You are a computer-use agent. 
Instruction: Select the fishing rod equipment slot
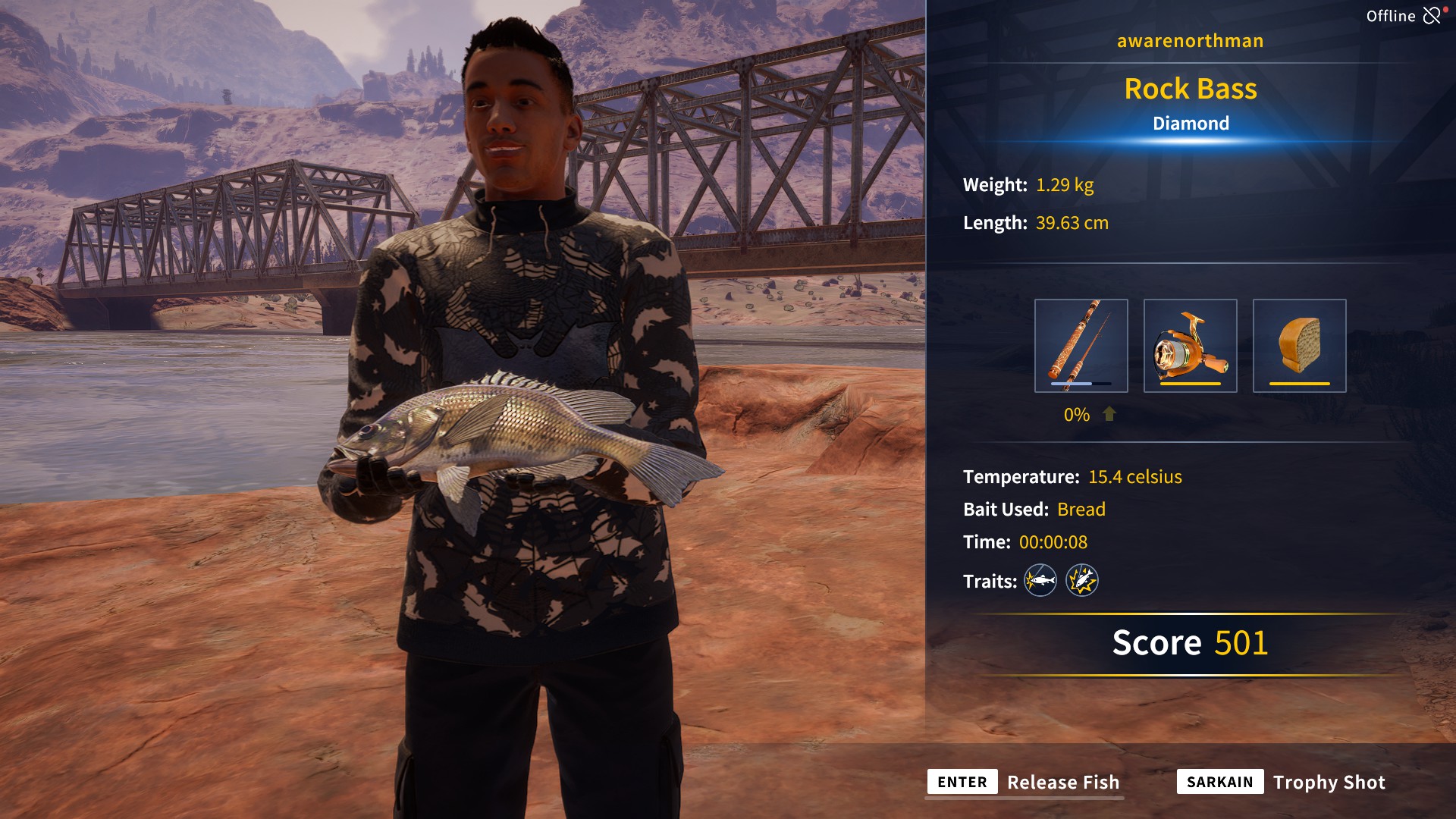pyautogui.click(x=1081, y=346)
